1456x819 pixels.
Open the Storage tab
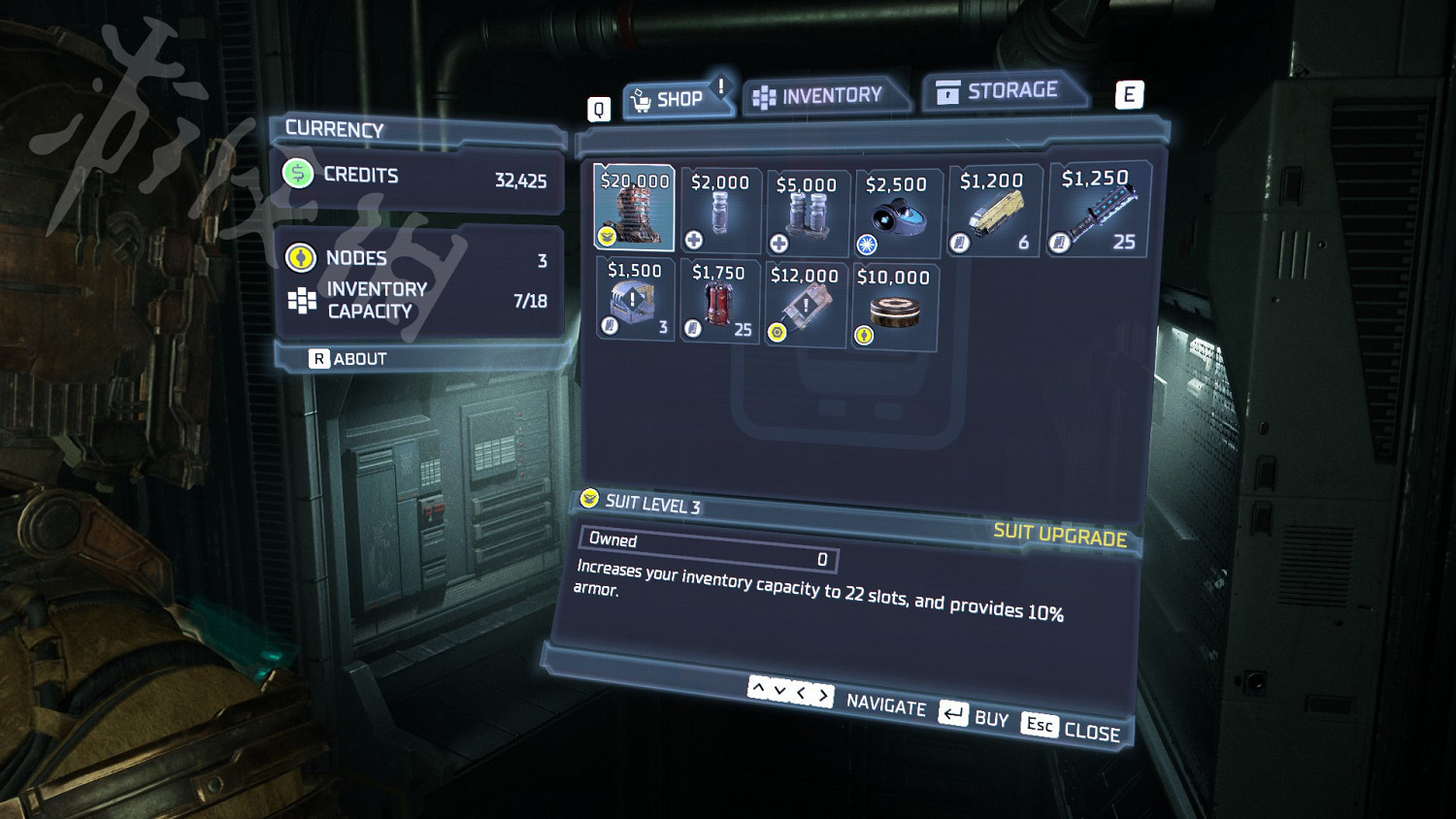click(x=1001, y=91)
